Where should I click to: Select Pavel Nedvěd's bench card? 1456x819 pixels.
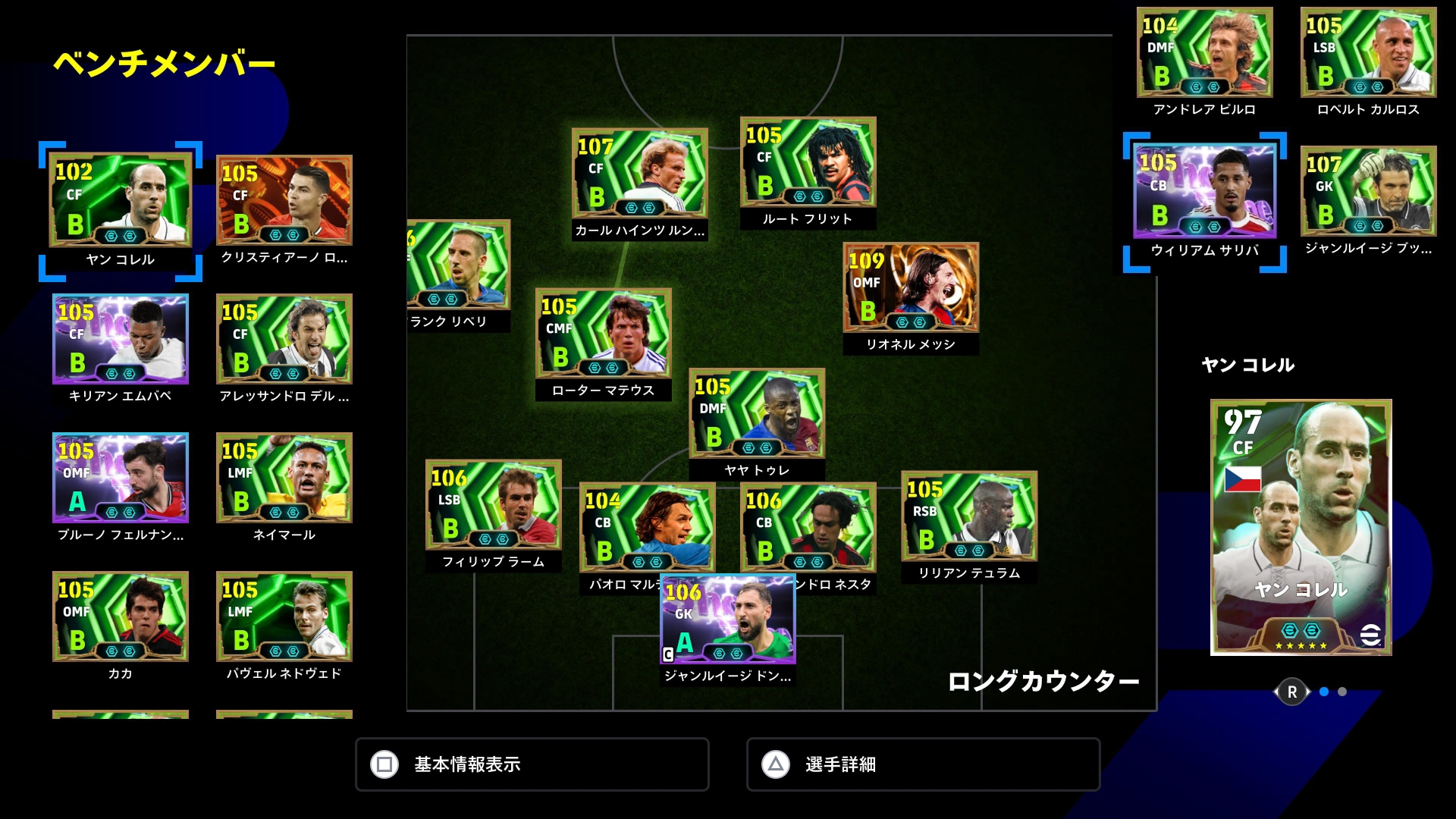(284, 617)
